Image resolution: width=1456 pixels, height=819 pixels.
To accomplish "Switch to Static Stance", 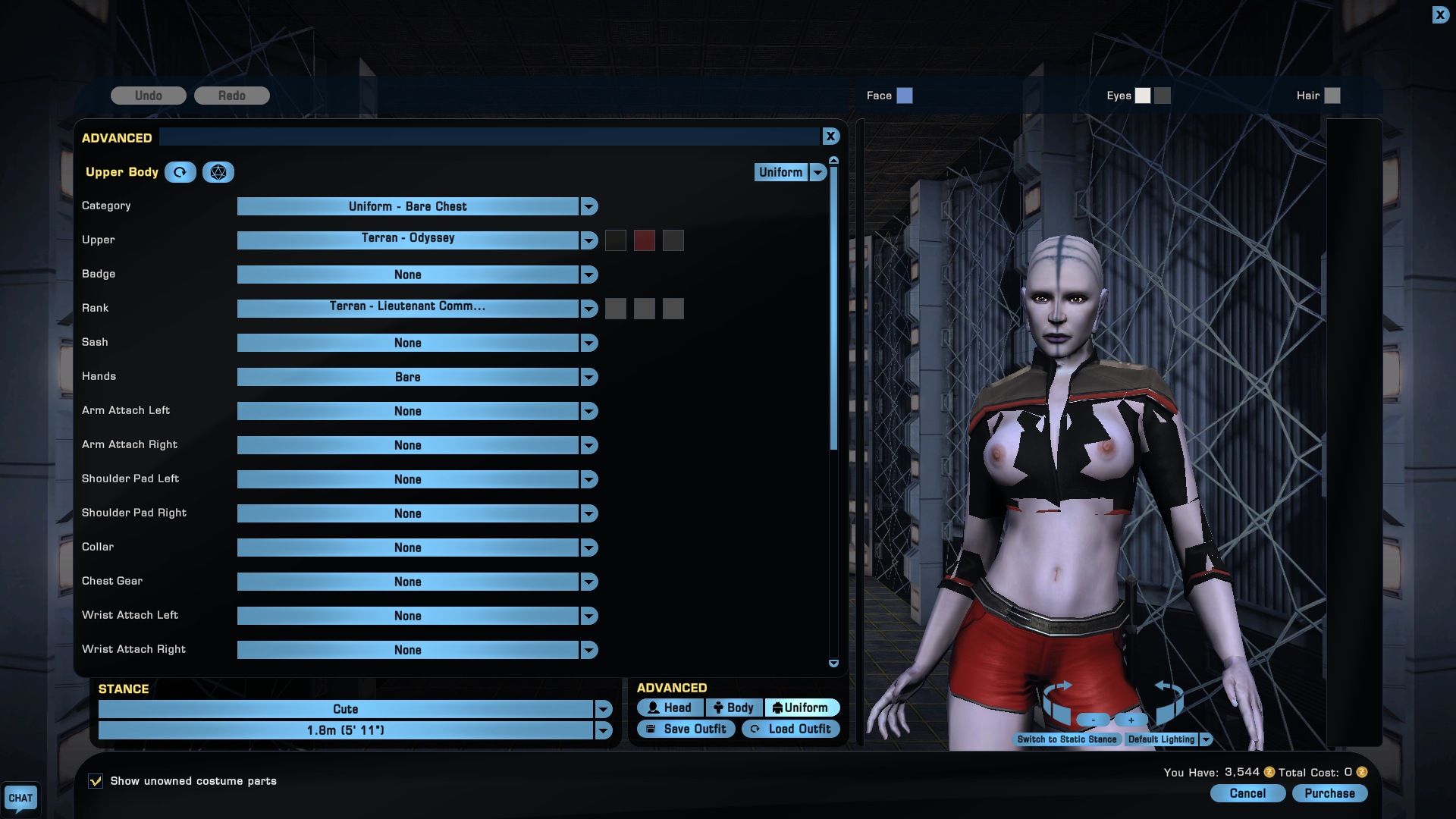I will pyautogui.click(x=1066, y=739).
